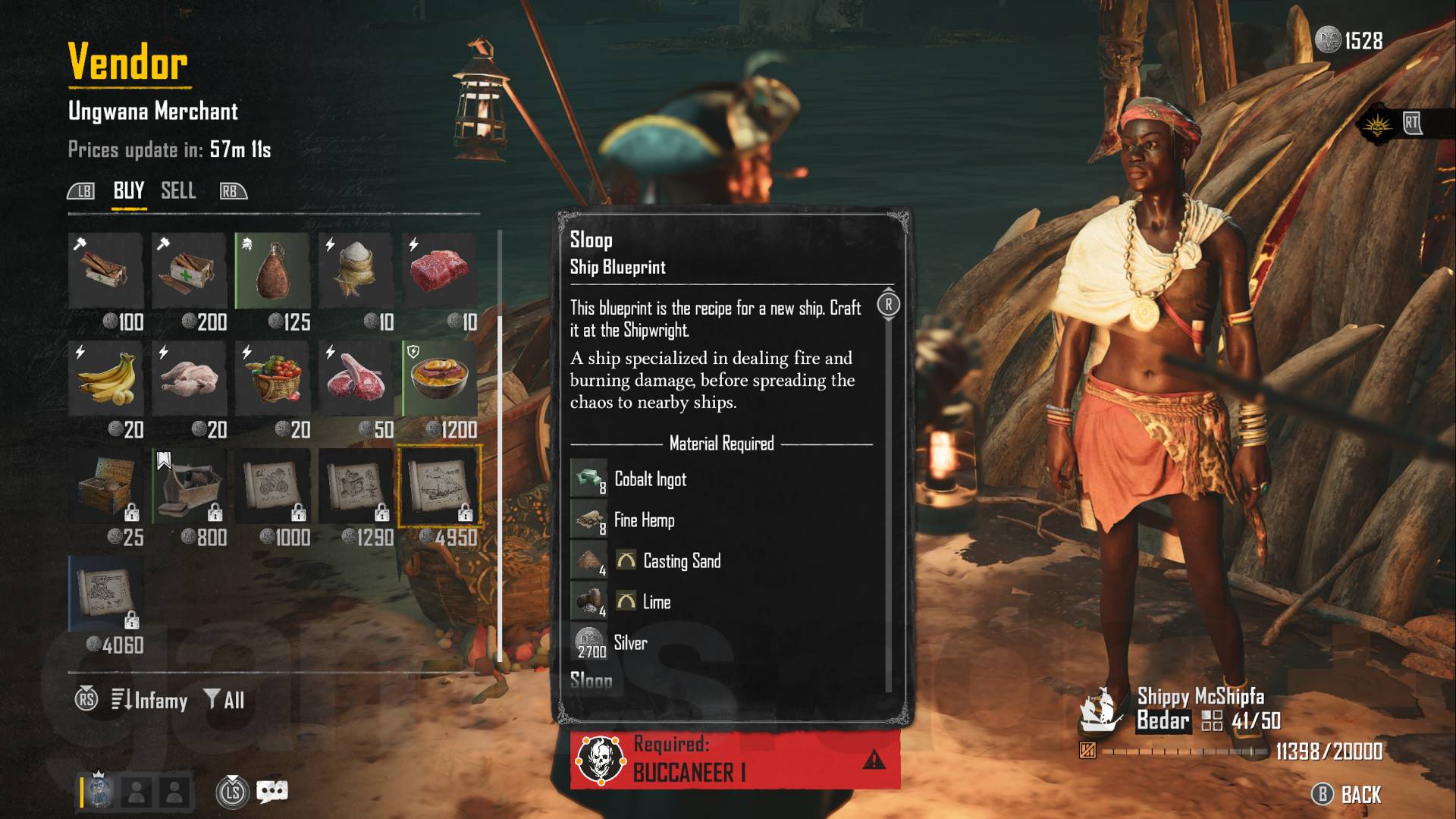Change the Infamy sort order
This screenshot has width=1456, height=819.
[150, 700]
